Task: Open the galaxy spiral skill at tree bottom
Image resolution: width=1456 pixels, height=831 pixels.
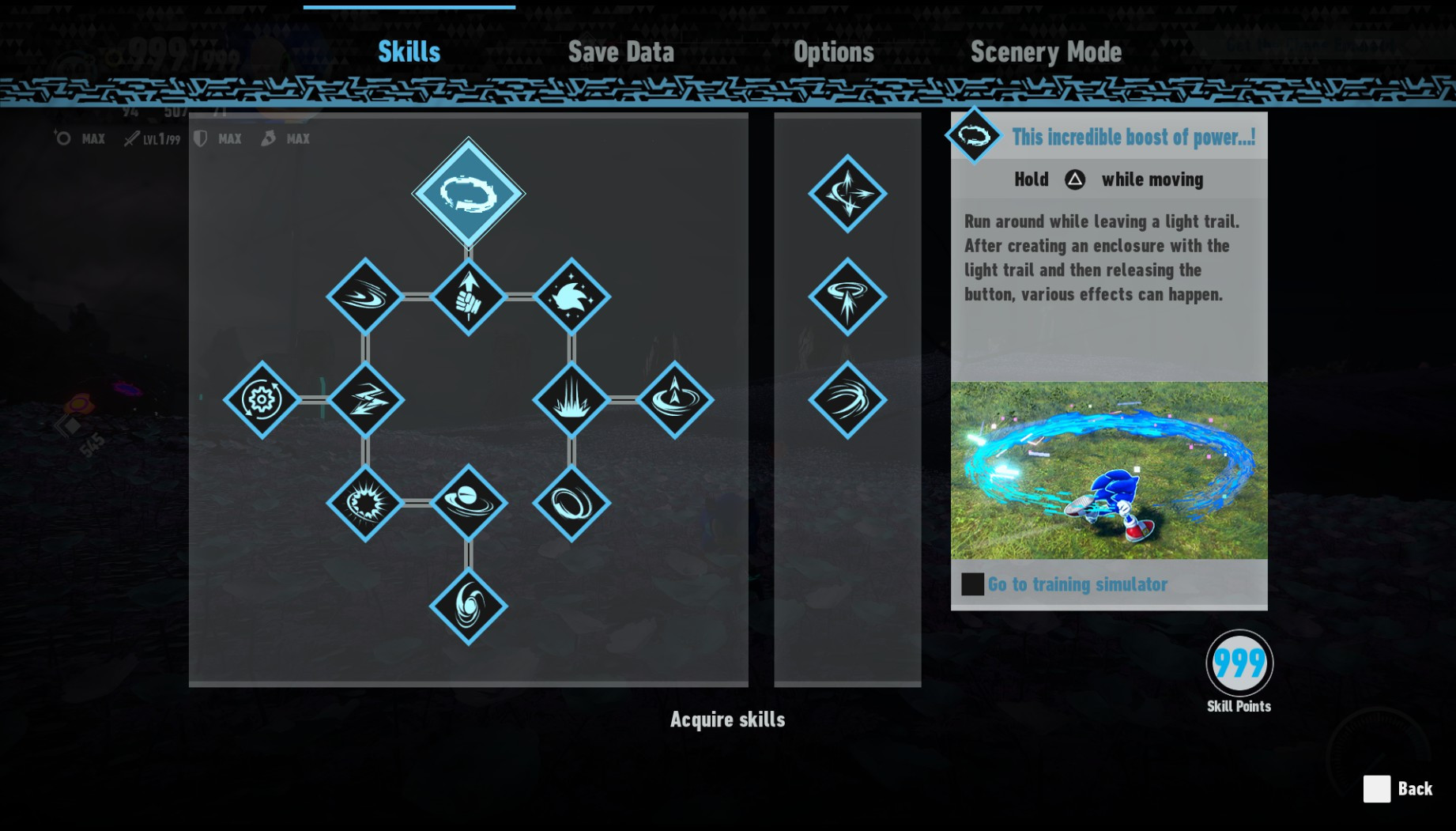Action: [x=468, y=607]
